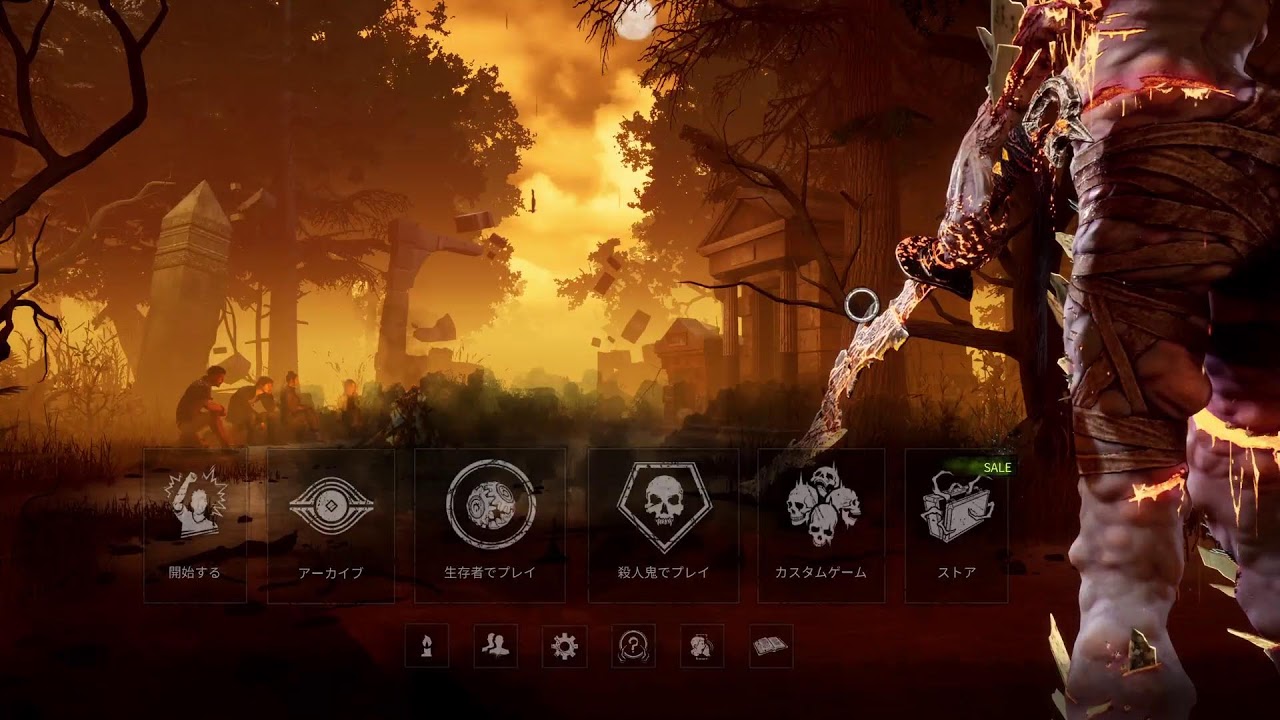Open settings with the gear icon
This screenshot has width=1280, height=720.
coord(564,646)
